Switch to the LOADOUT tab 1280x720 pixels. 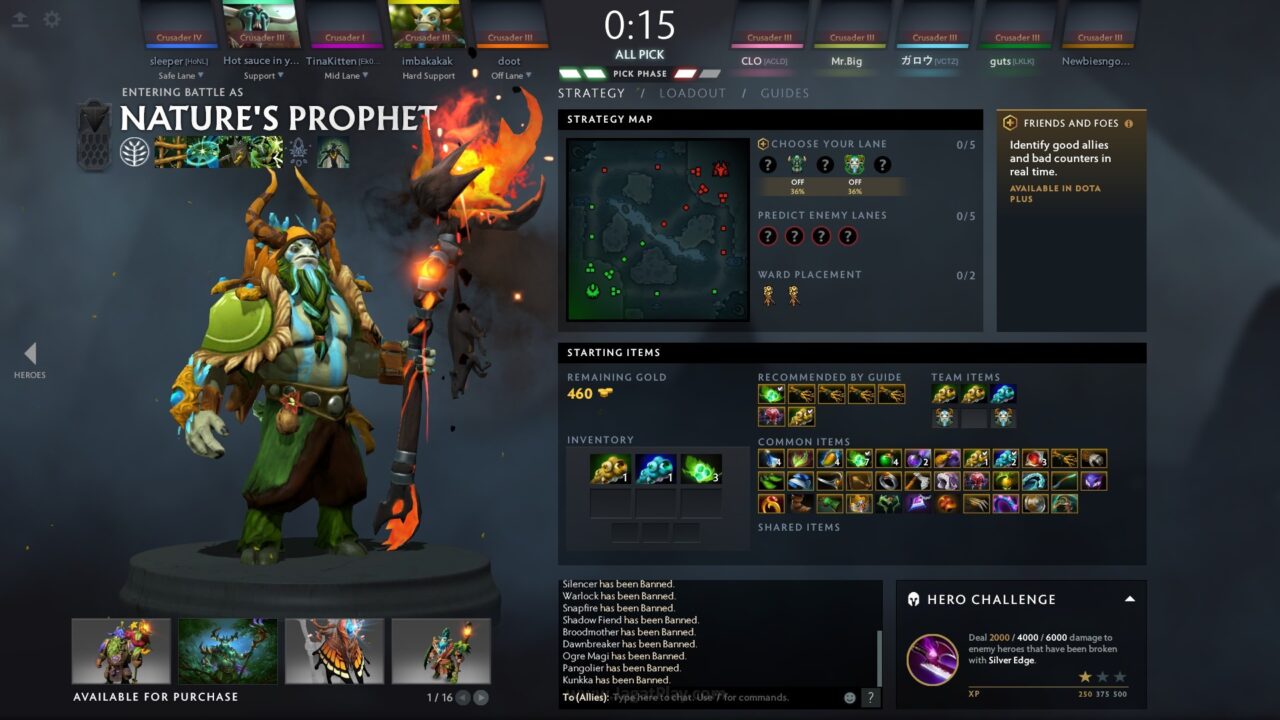point(693,92)
